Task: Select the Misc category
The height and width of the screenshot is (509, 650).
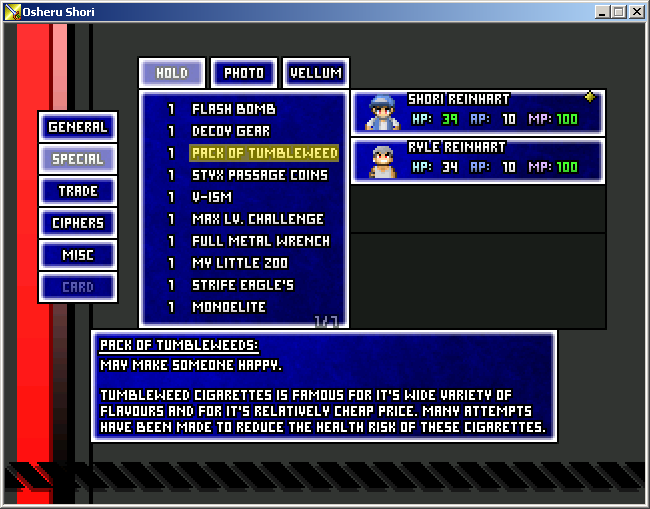Action: coord(78,255)
